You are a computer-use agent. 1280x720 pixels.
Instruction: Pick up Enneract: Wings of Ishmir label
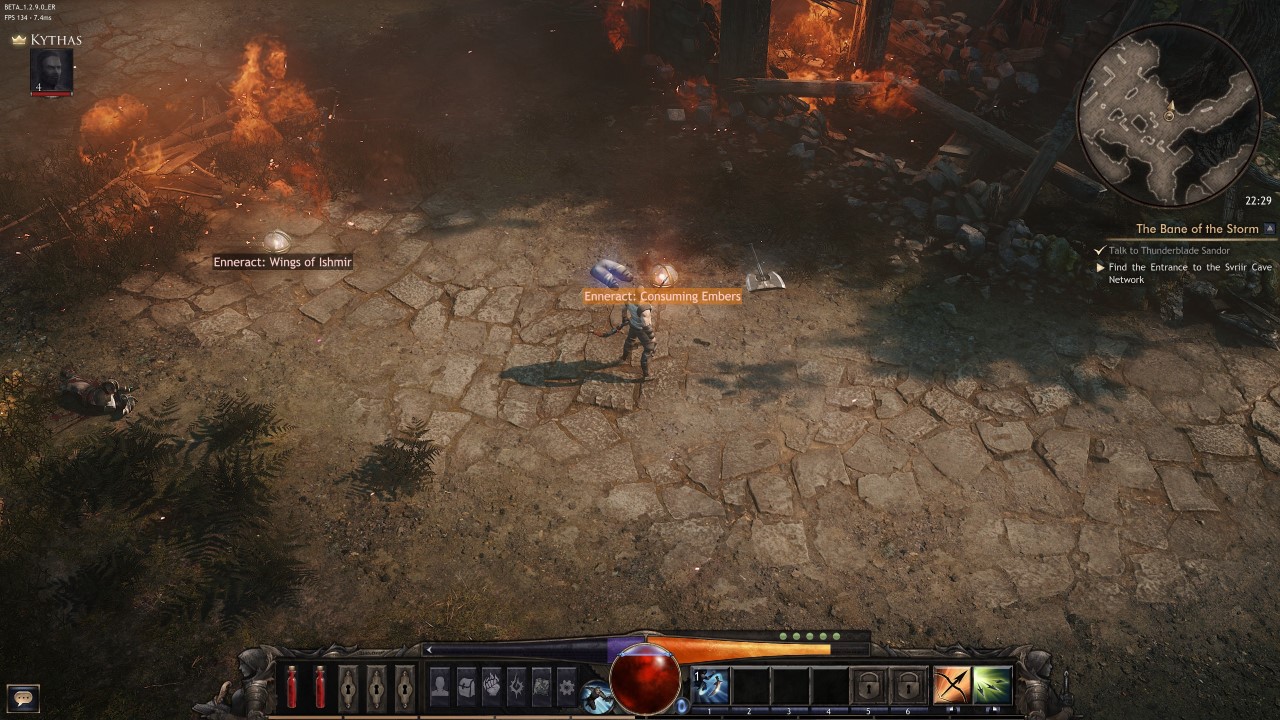[282, 262]
